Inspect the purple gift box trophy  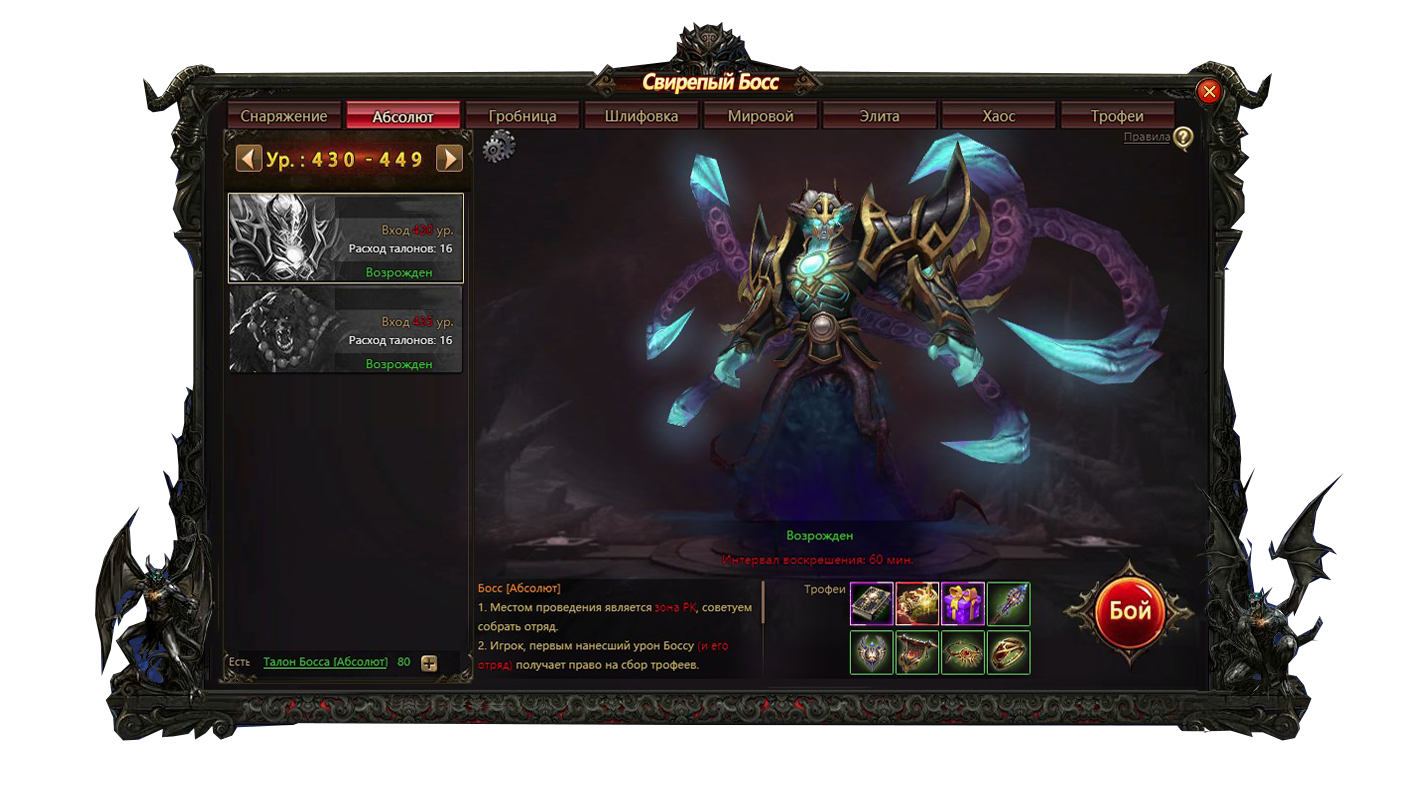point(963,603)
